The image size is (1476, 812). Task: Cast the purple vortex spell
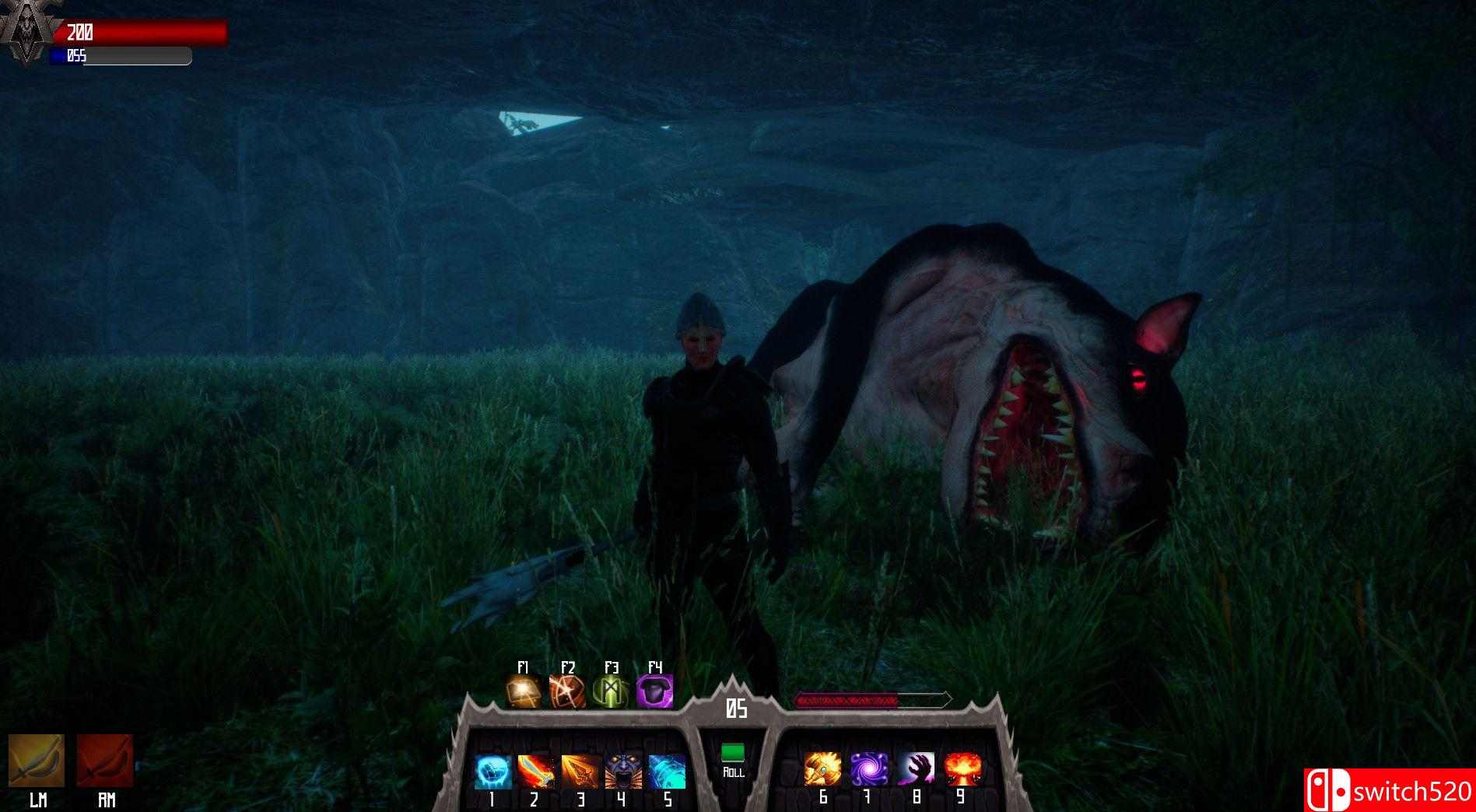coord(869,769)
